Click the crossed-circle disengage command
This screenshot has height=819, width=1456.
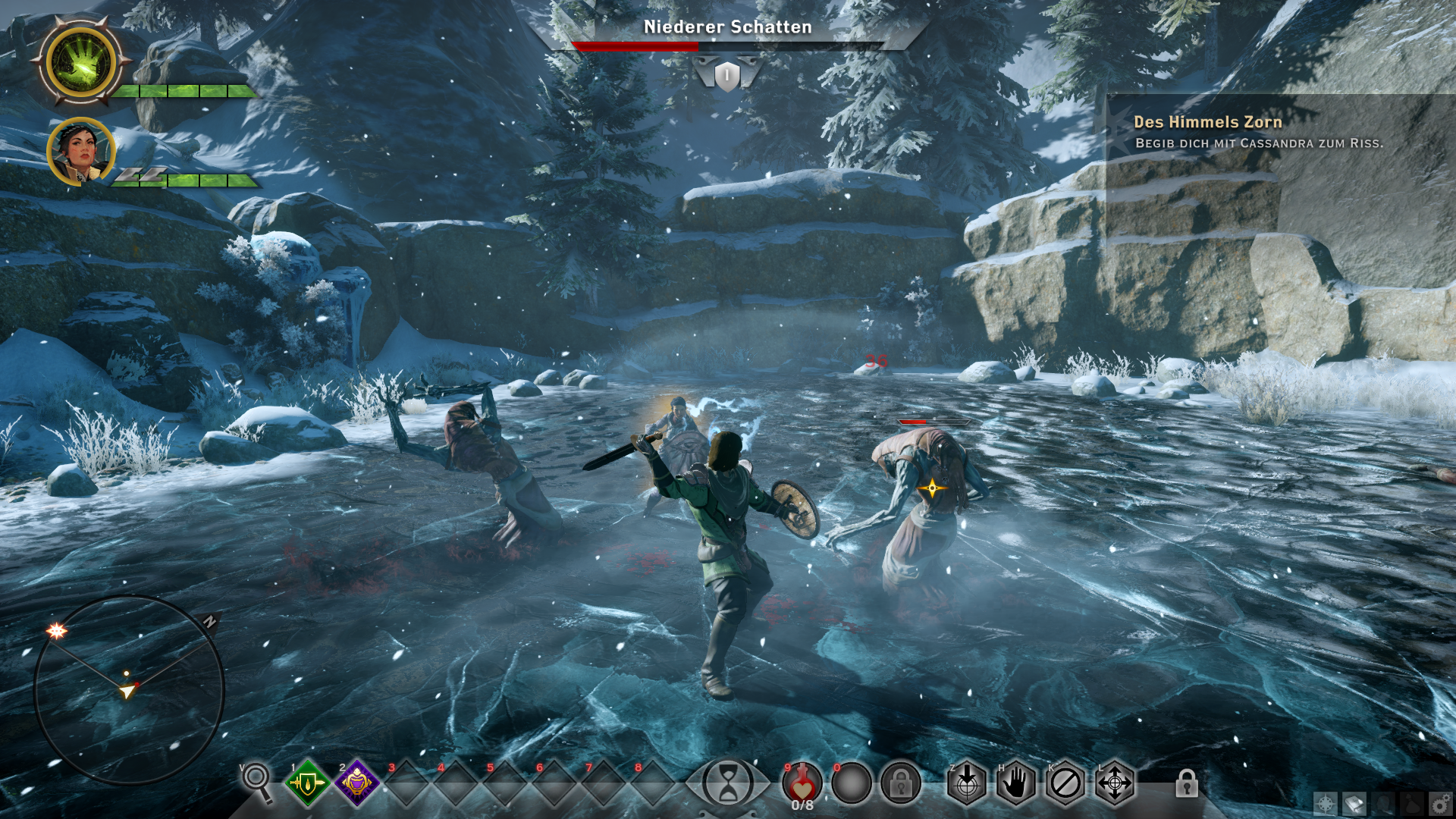pos(1065,783)
